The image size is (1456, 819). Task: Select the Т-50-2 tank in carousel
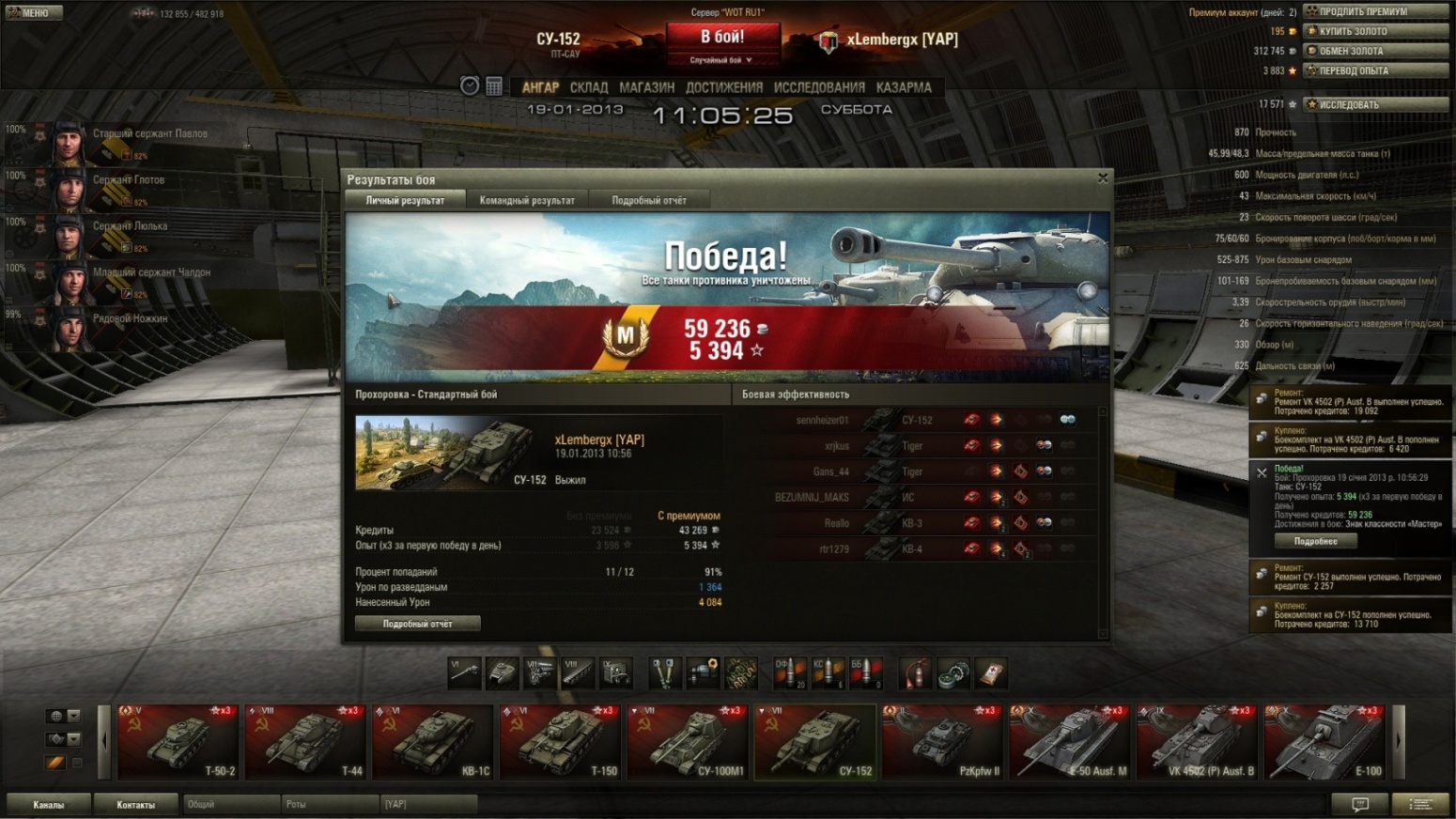click(178, 742)
